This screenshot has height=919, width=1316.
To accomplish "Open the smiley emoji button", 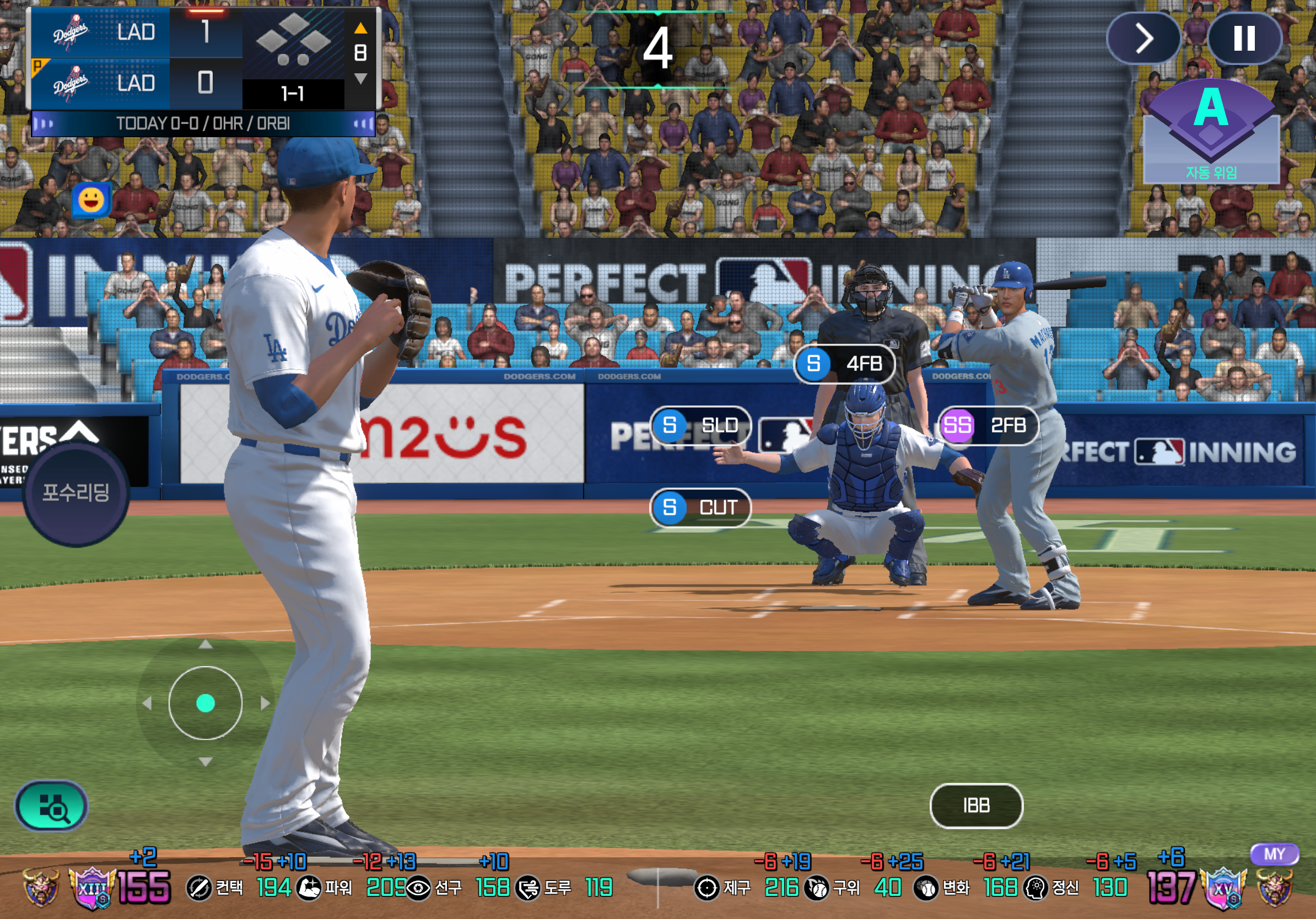I will coord(91,201).
